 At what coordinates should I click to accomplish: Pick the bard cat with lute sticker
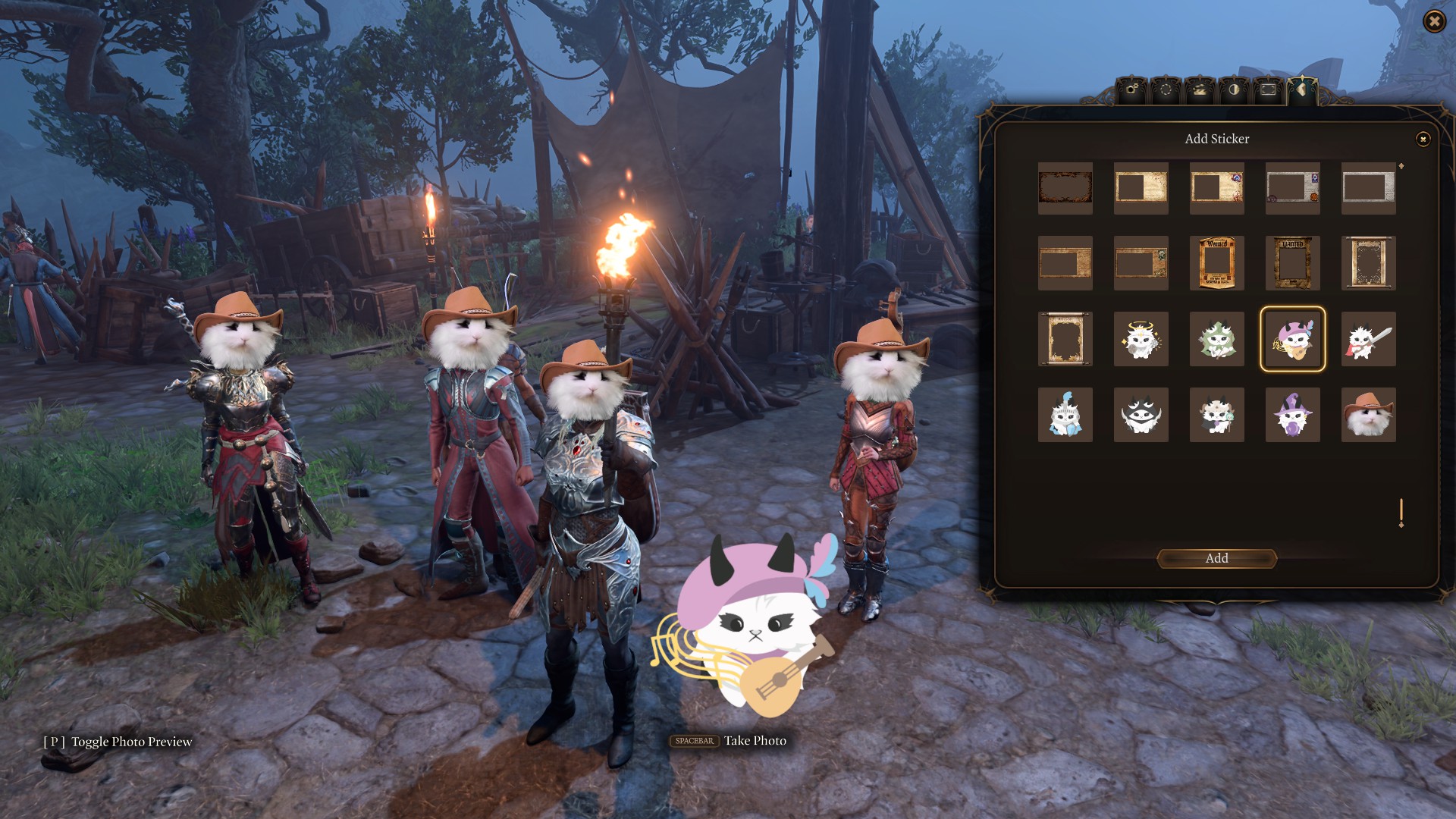click(x=1292, y=339)
